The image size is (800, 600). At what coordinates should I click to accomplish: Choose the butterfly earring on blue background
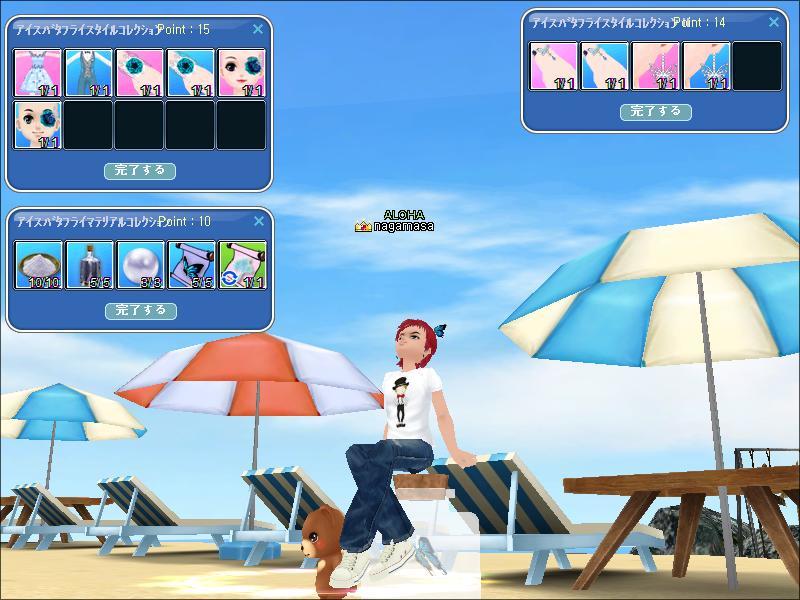(707, 66)
